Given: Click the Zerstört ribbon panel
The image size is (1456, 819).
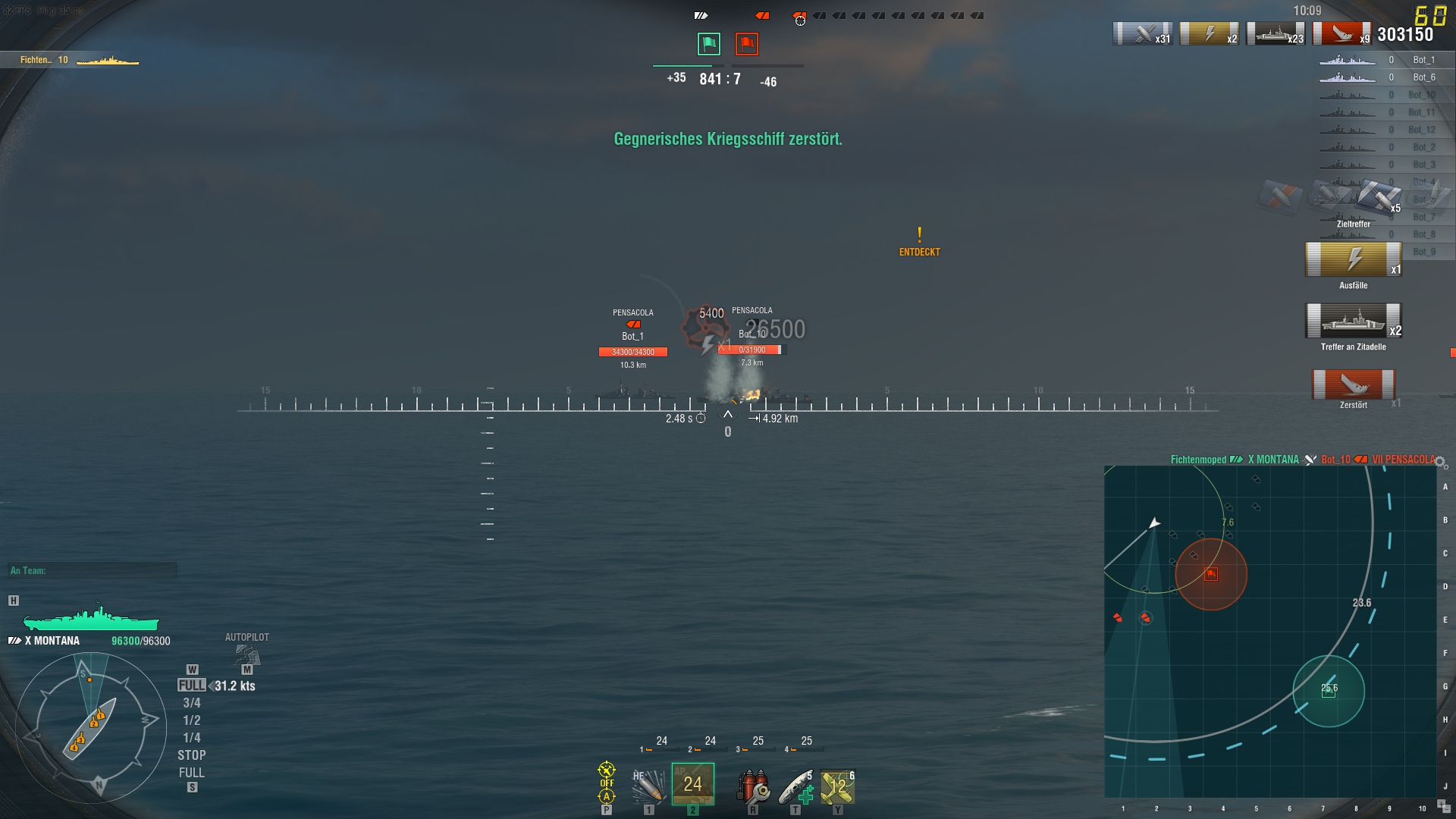Looking at the screenshot, I should click(x=1354, y=387).
